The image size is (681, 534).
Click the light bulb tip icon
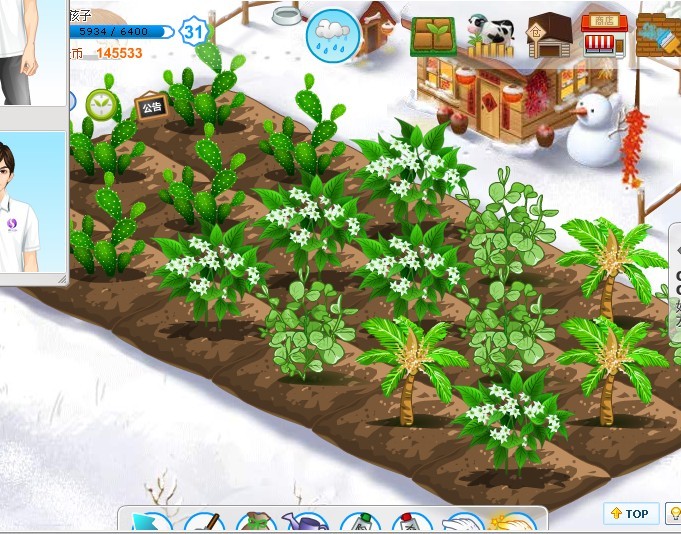[675, 514]
